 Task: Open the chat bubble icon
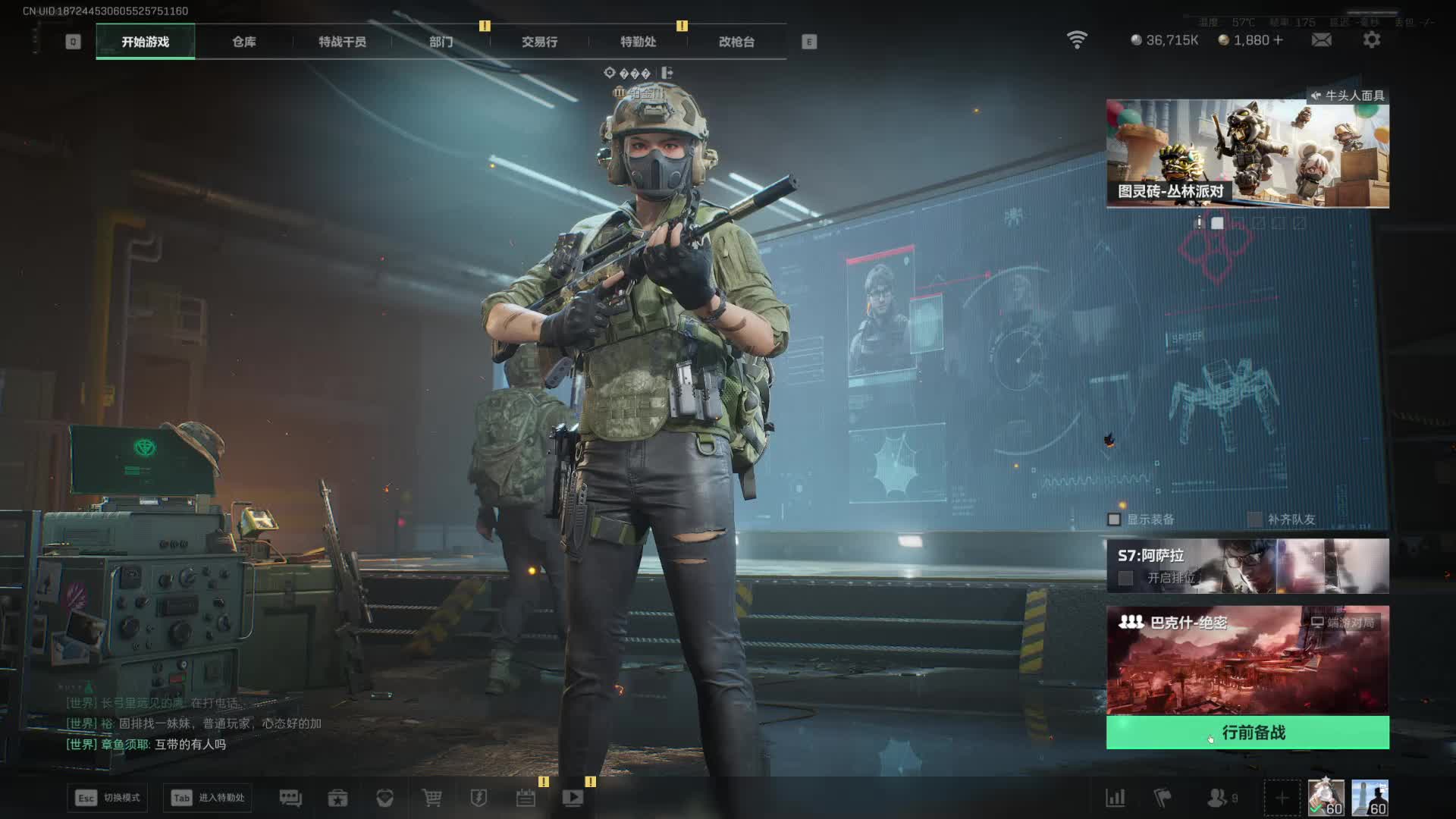pyautogui.click(x=290, y=798)
